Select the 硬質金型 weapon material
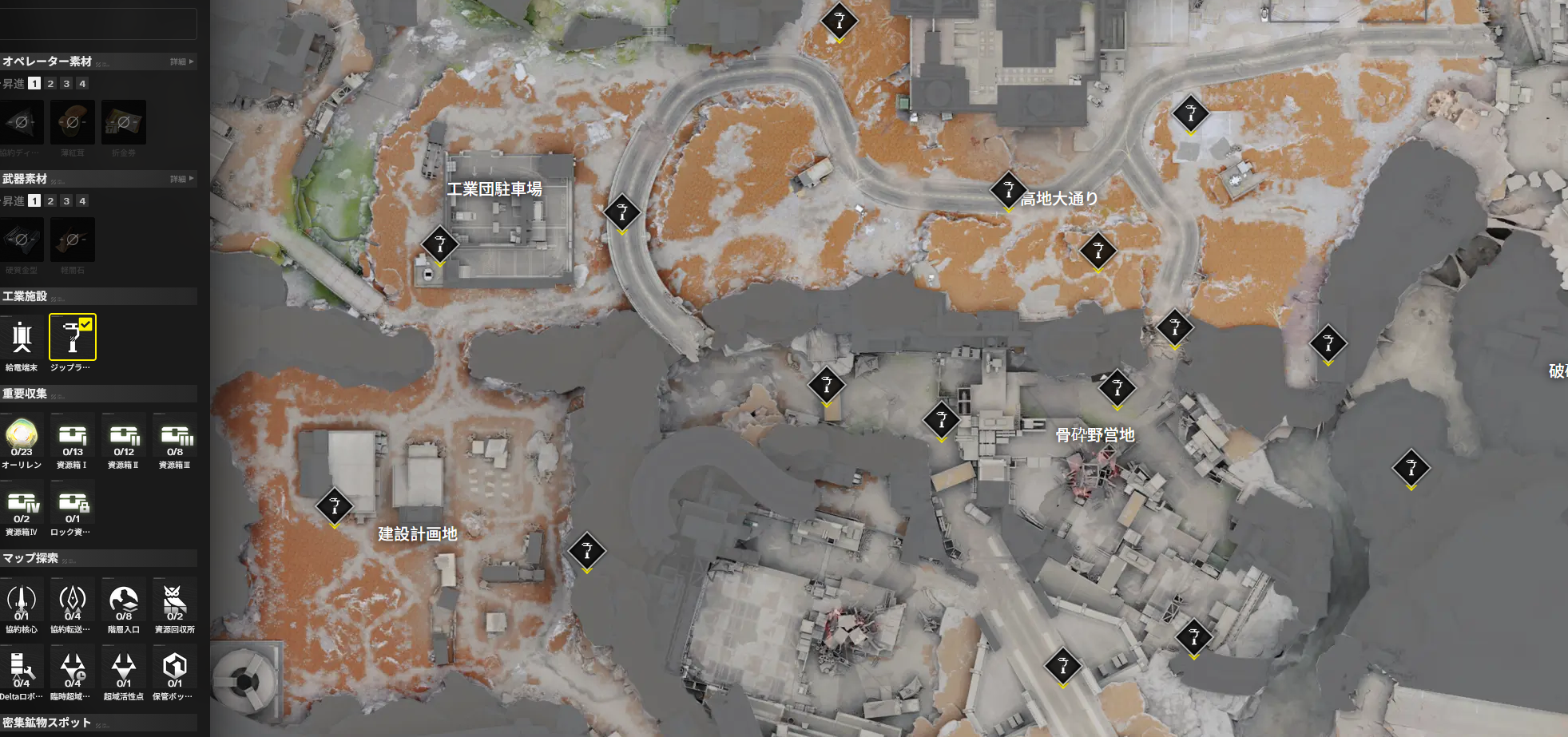Image resolution: width=1568 pixels, height=737 pixels. coord(22,240)
